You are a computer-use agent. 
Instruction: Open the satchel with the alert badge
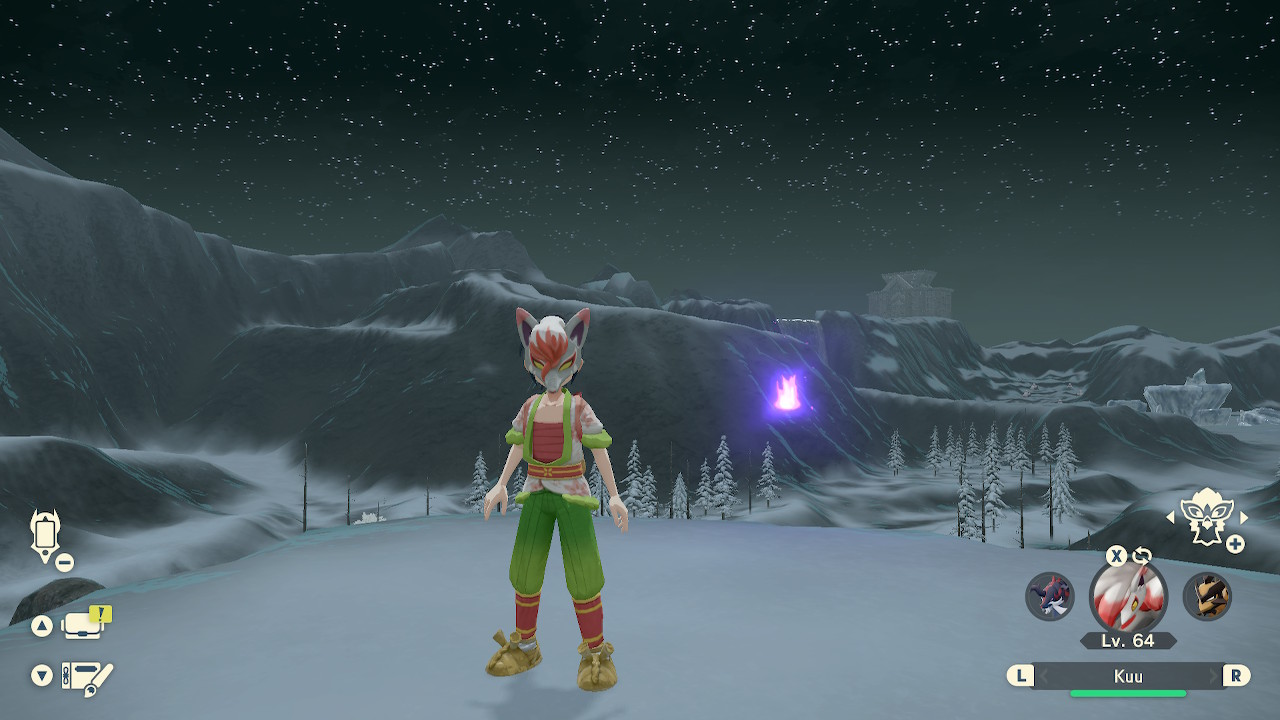84,625
